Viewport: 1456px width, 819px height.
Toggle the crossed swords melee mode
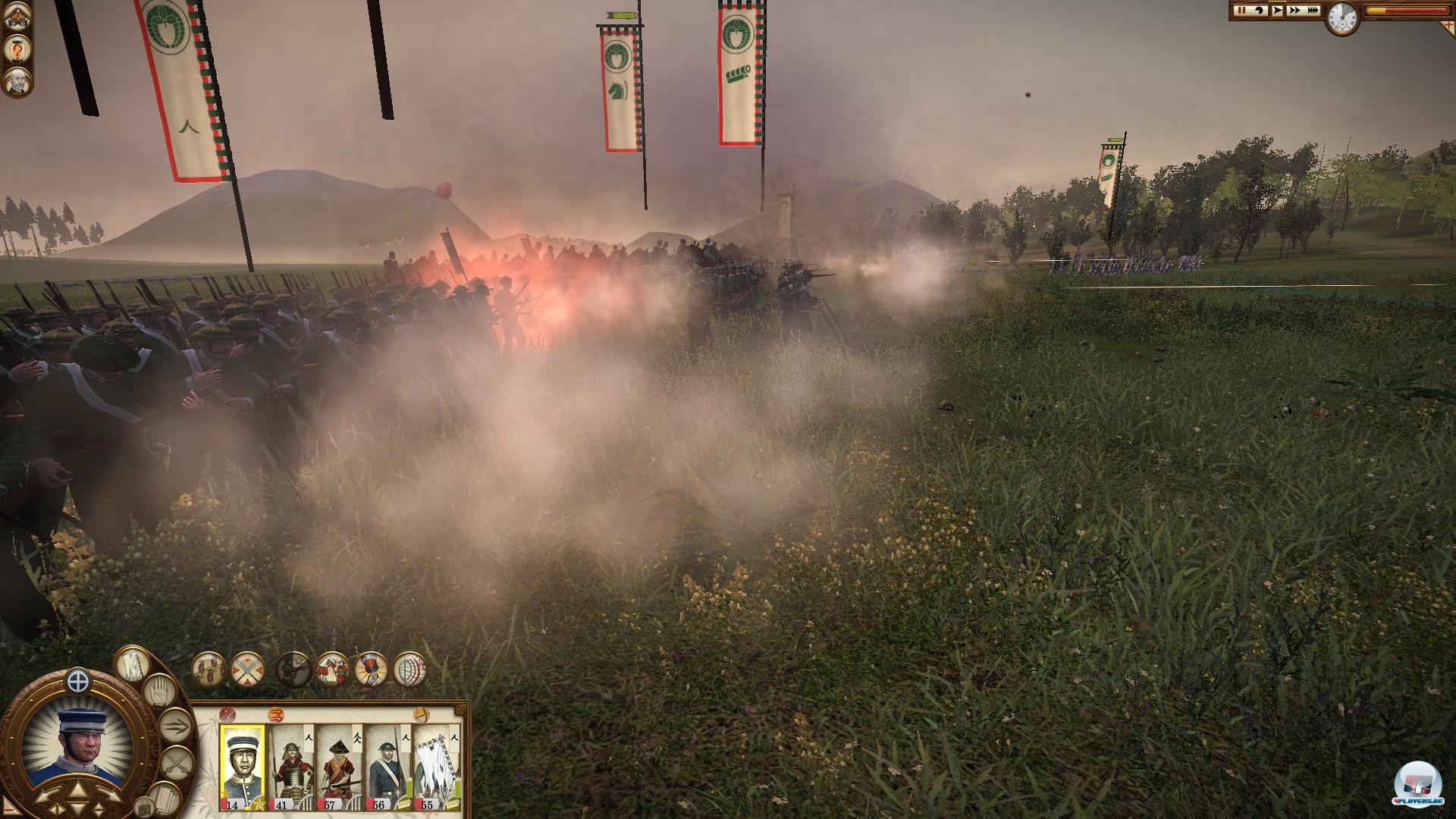tap(177, 761)
